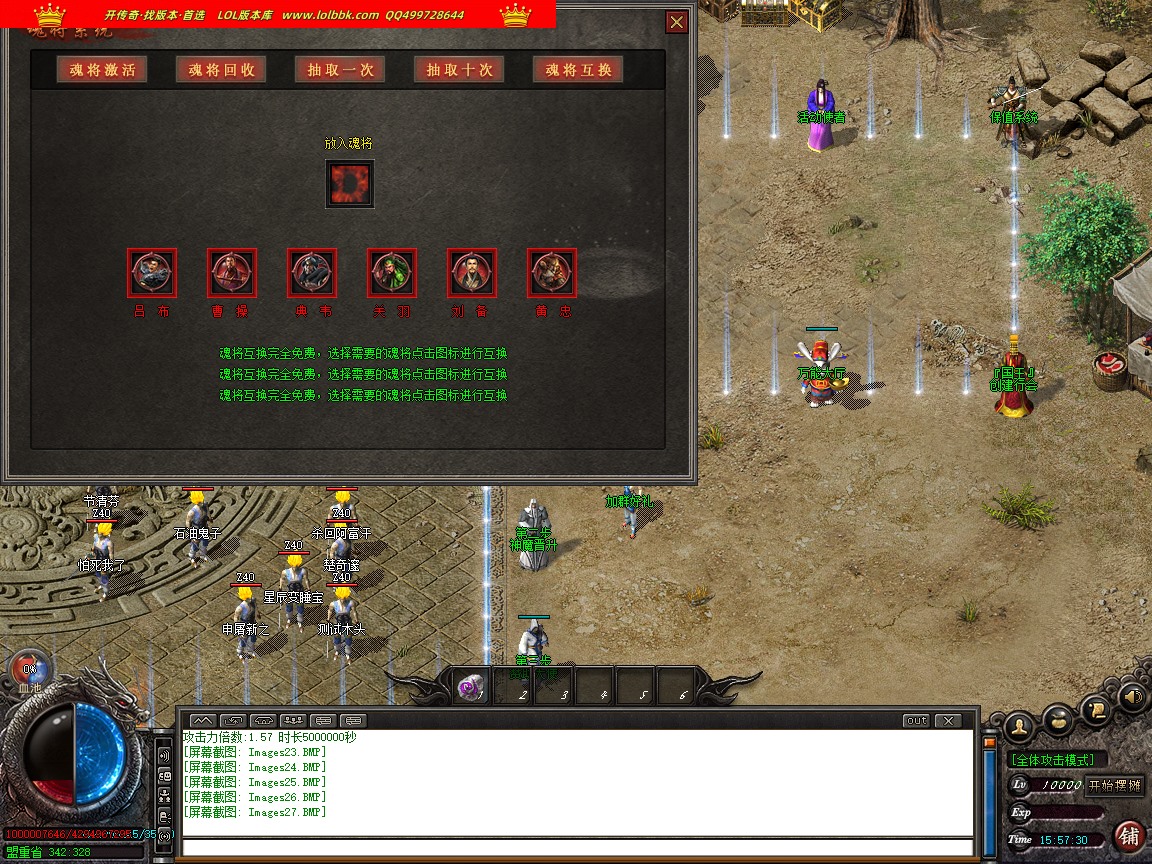Open the red 铺 shop button
The image size is (1152, 864).
1129,835
